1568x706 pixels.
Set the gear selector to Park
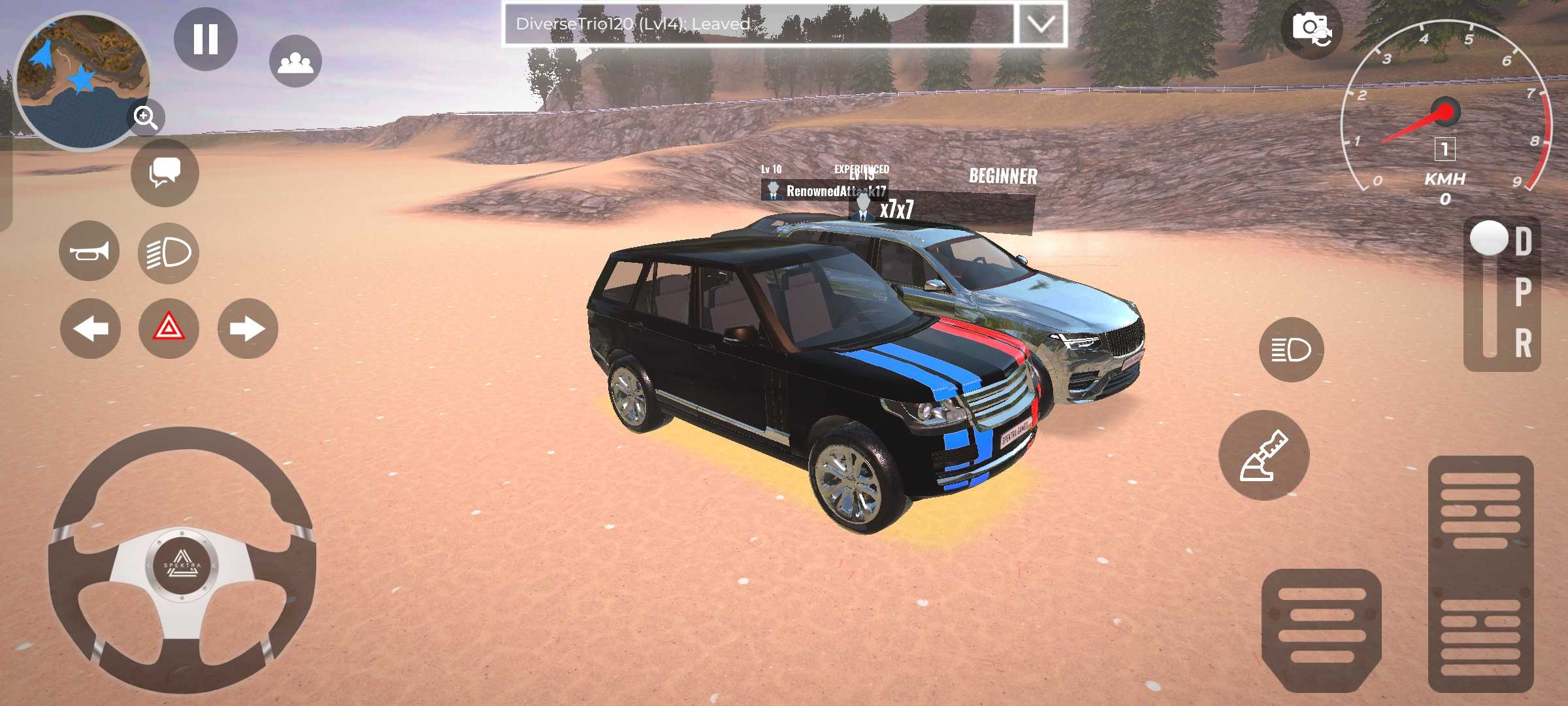click(x=1523, y=292)
